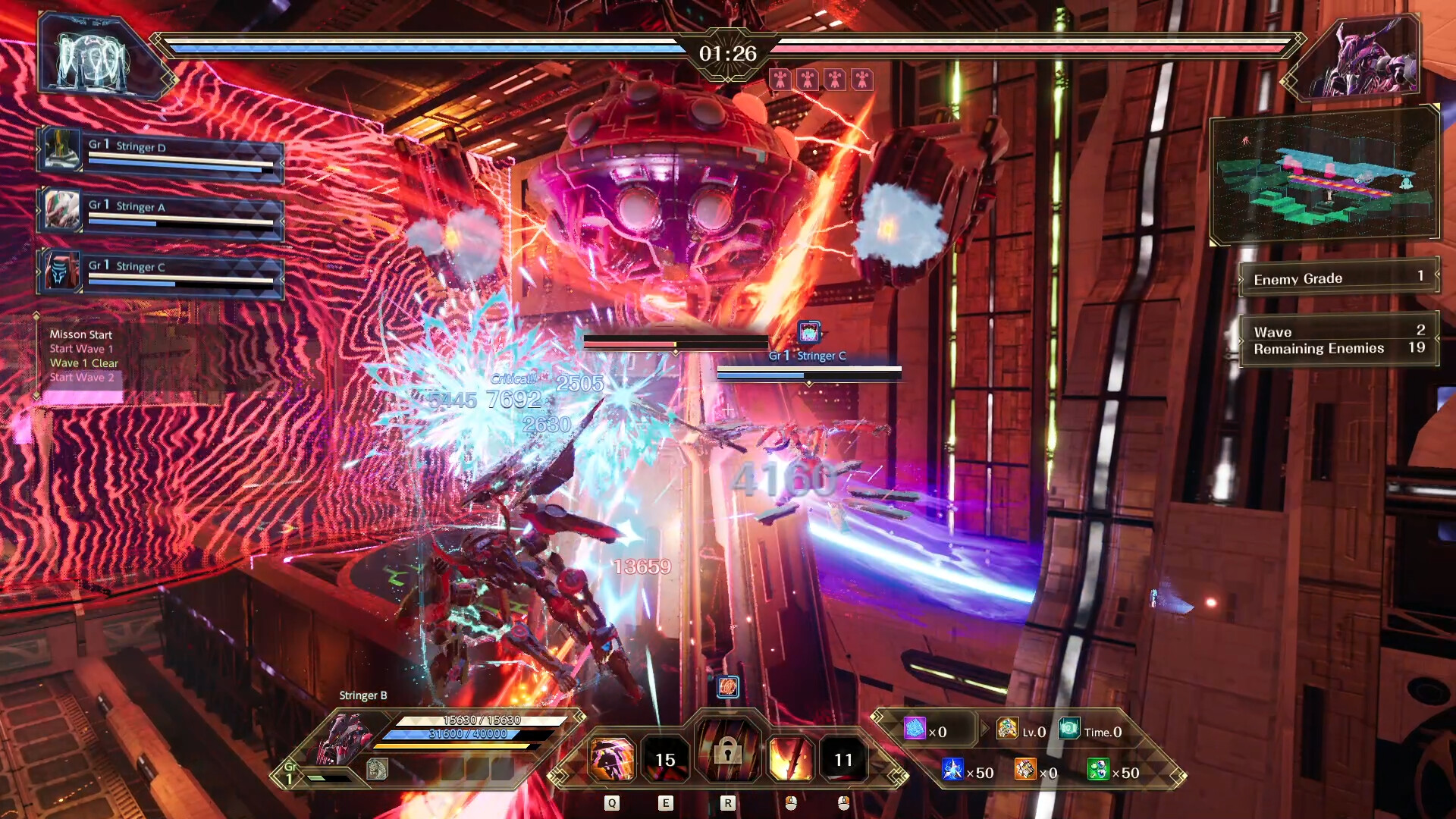Image resolution: width=1456 pixels, height=819 pixels.
Task: Select the skill slot on 15 cooldown
Action: tap(665, 759)
